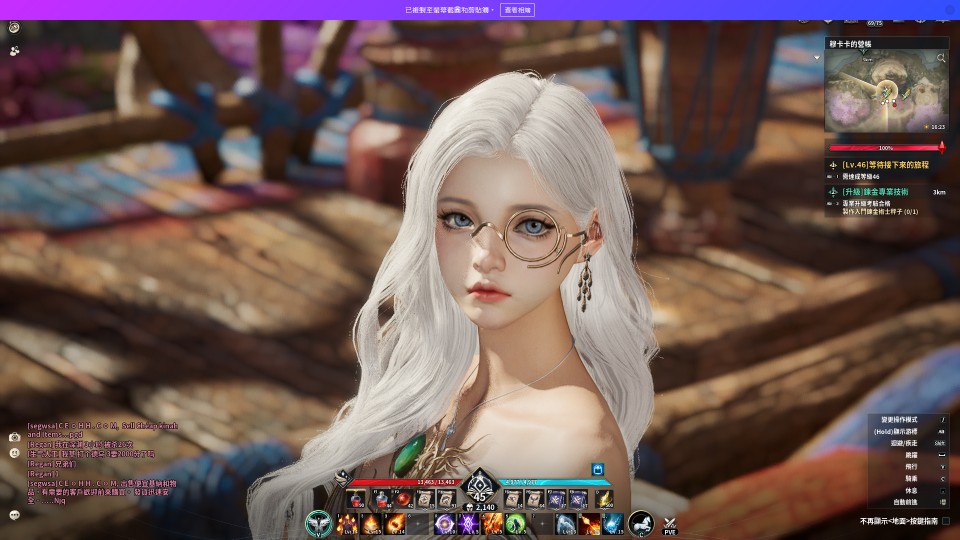Use the golden feather item slot
The image size is (960, 540).
603,498
